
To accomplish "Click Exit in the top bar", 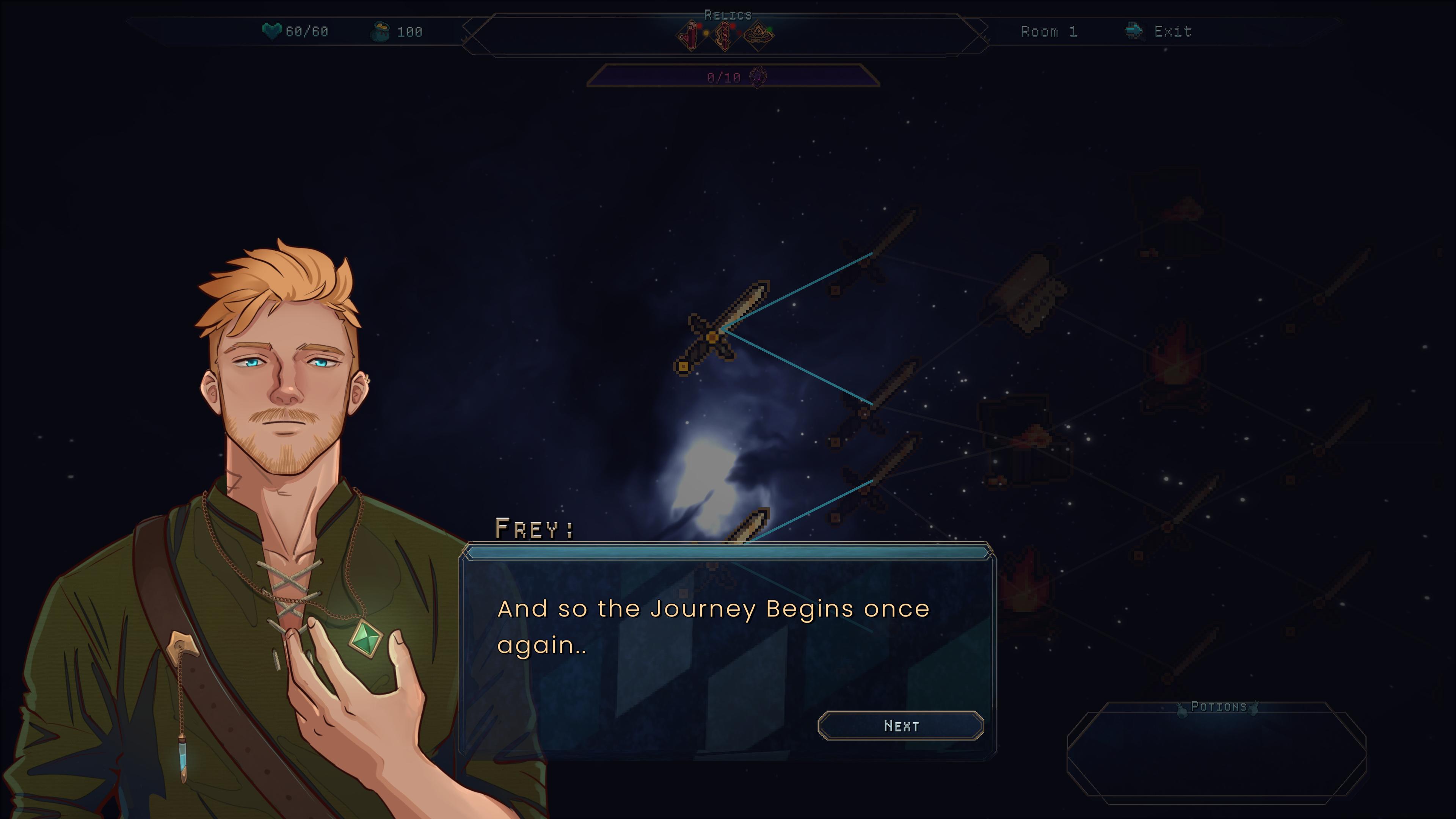I will (1173, 31).
